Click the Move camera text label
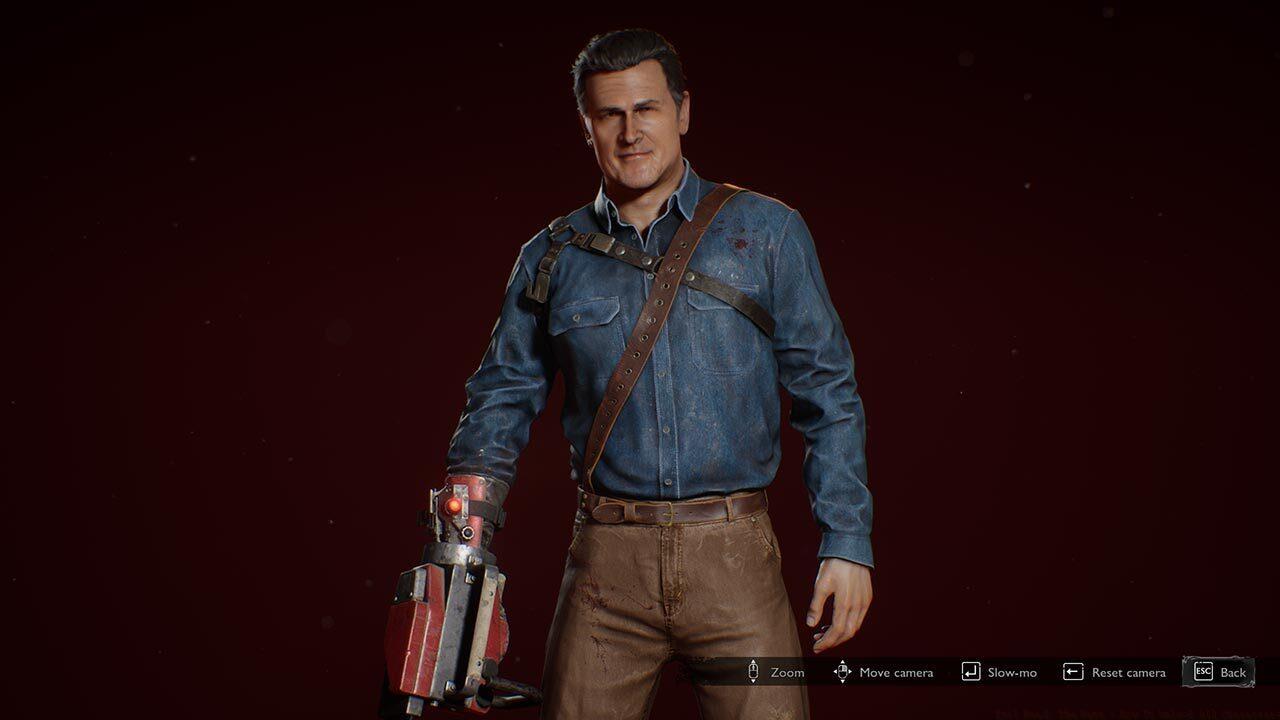The image size is (1280, 720). (x=897, y=672)
